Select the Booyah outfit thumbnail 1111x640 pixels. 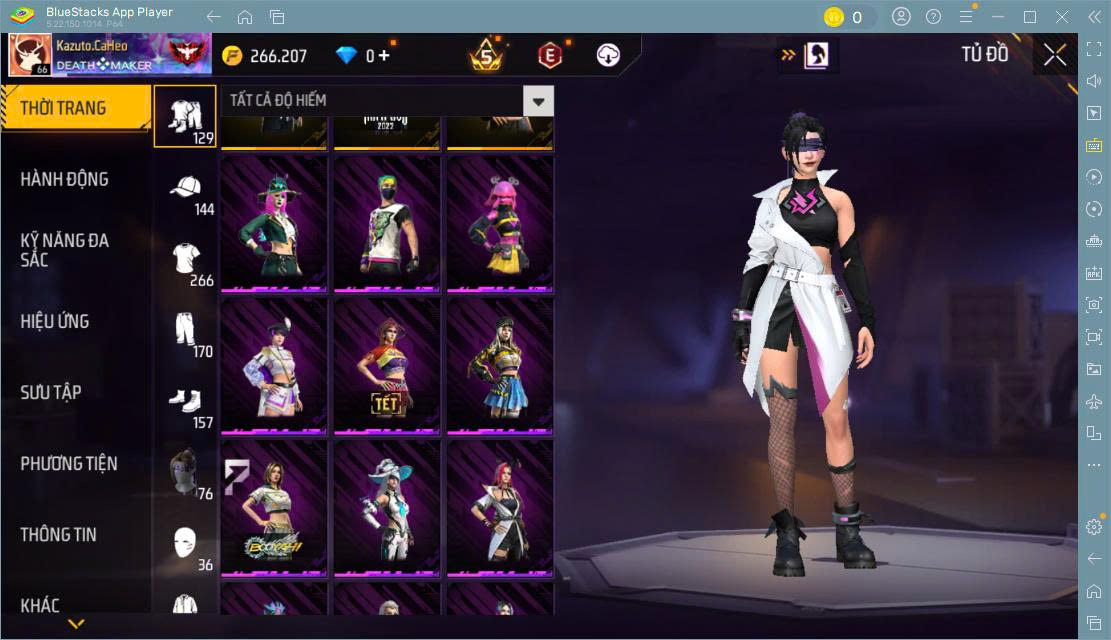(274, 507)
